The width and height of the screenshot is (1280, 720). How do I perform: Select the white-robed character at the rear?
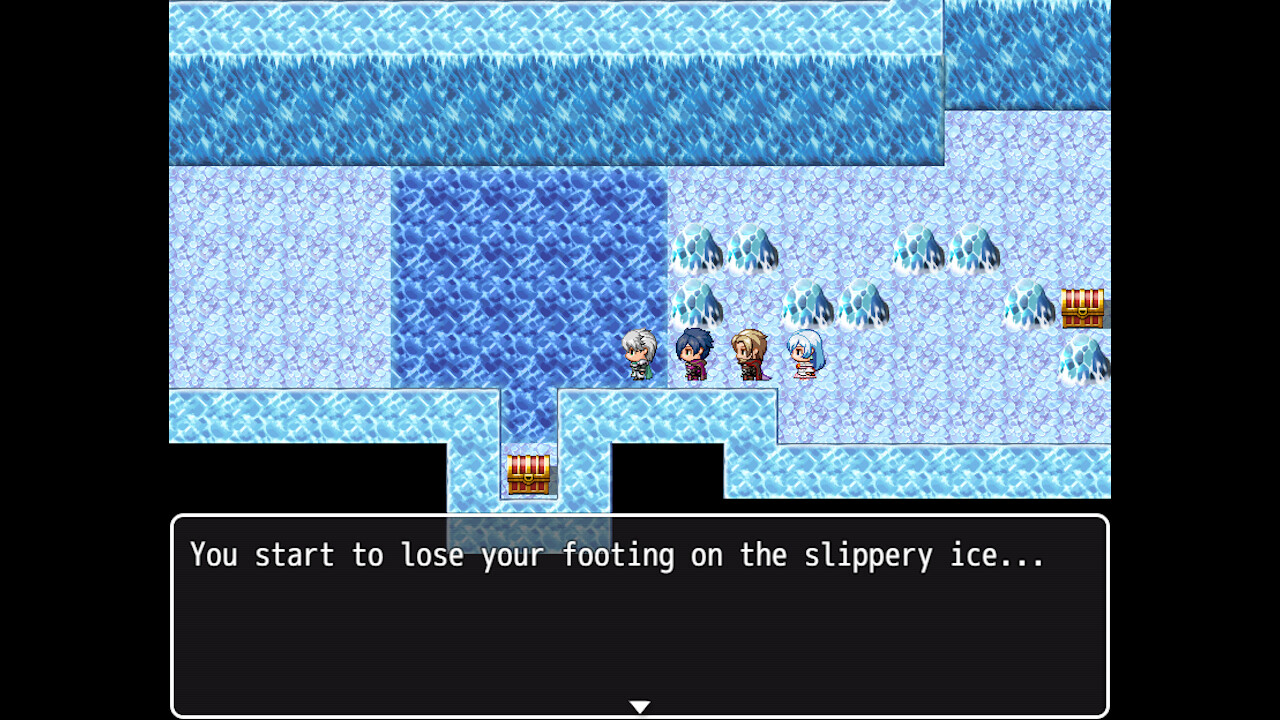point(800,355)
